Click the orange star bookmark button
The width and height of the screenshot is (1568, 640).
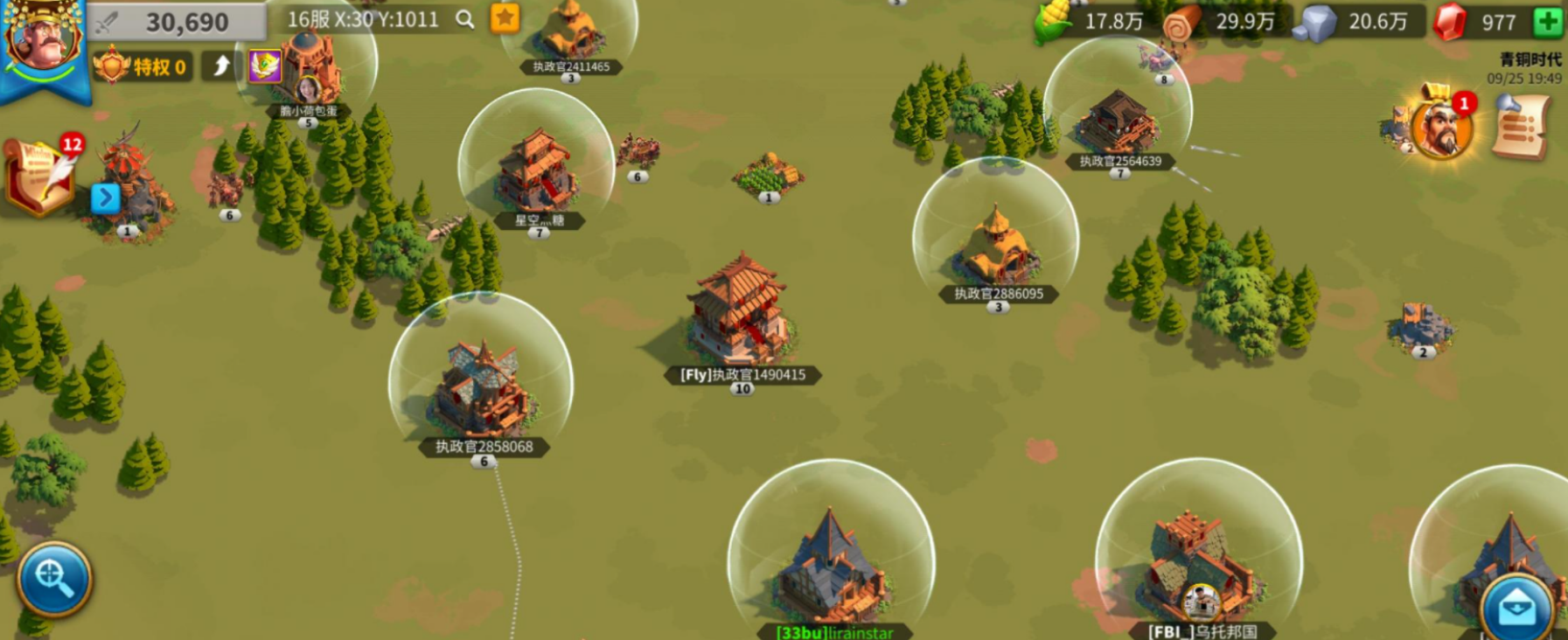pyautogui.click(x=505, y=18)
